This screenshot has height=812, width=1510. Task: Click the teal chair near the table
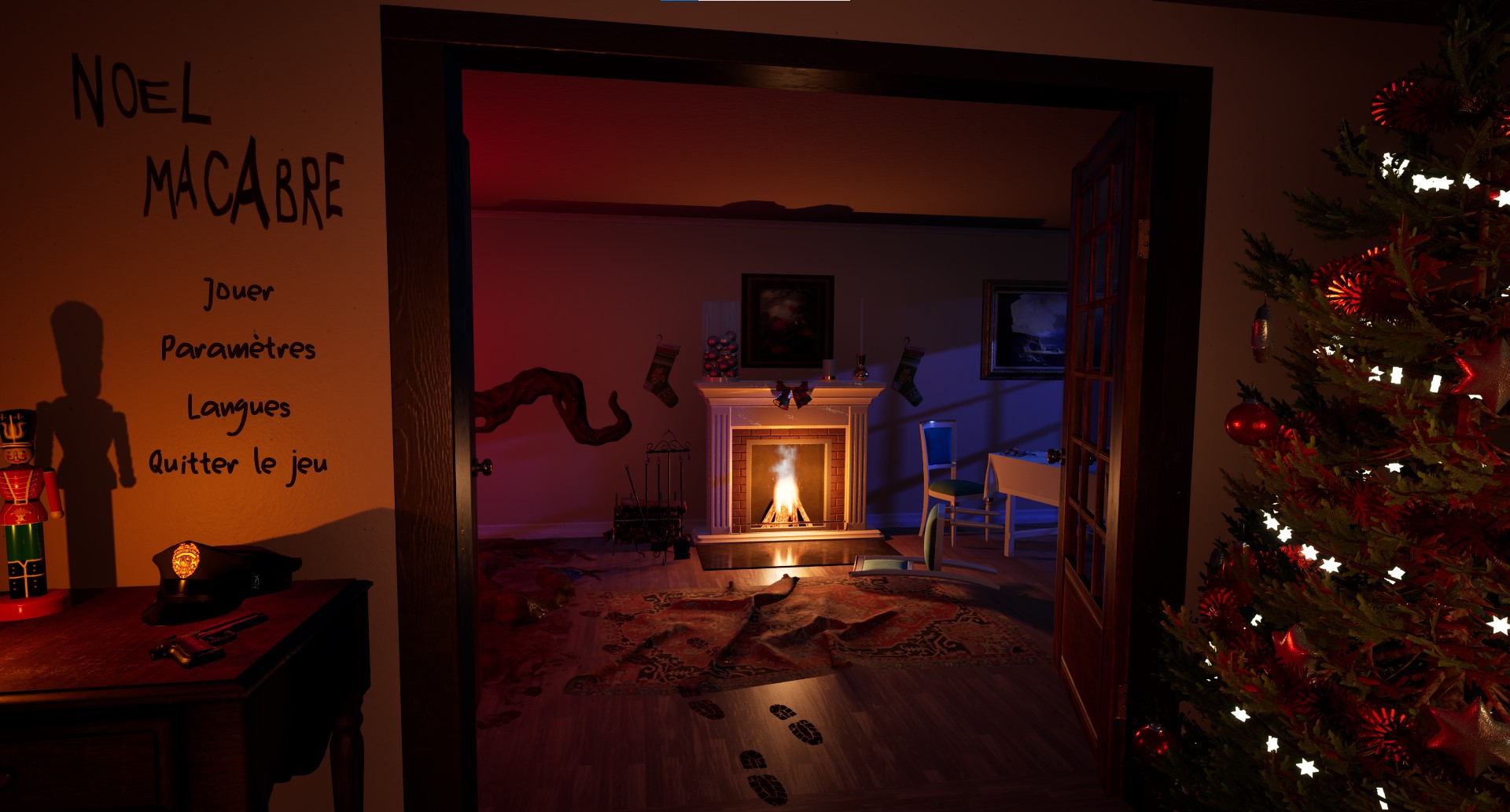click(x=948, y=479)
